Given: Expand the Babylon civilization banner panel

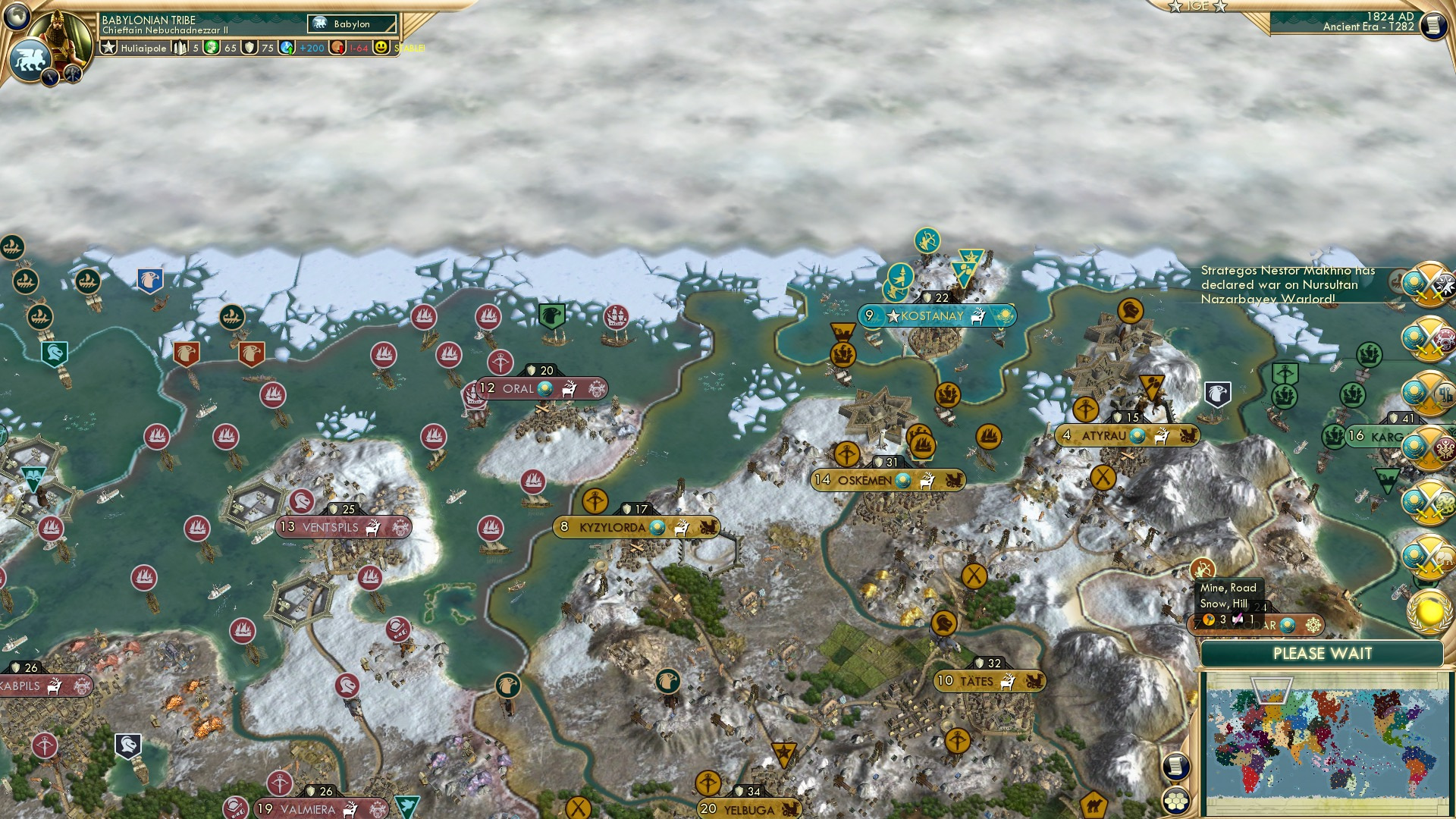Looking at the screenshot, I should click(351, 24).
